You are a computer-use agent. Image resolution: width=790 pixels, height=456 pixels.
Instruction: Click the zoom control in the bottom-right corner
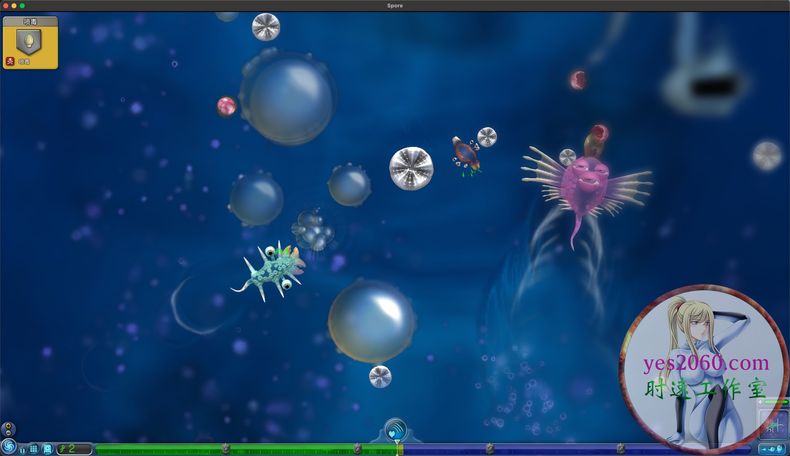[772, 449]
